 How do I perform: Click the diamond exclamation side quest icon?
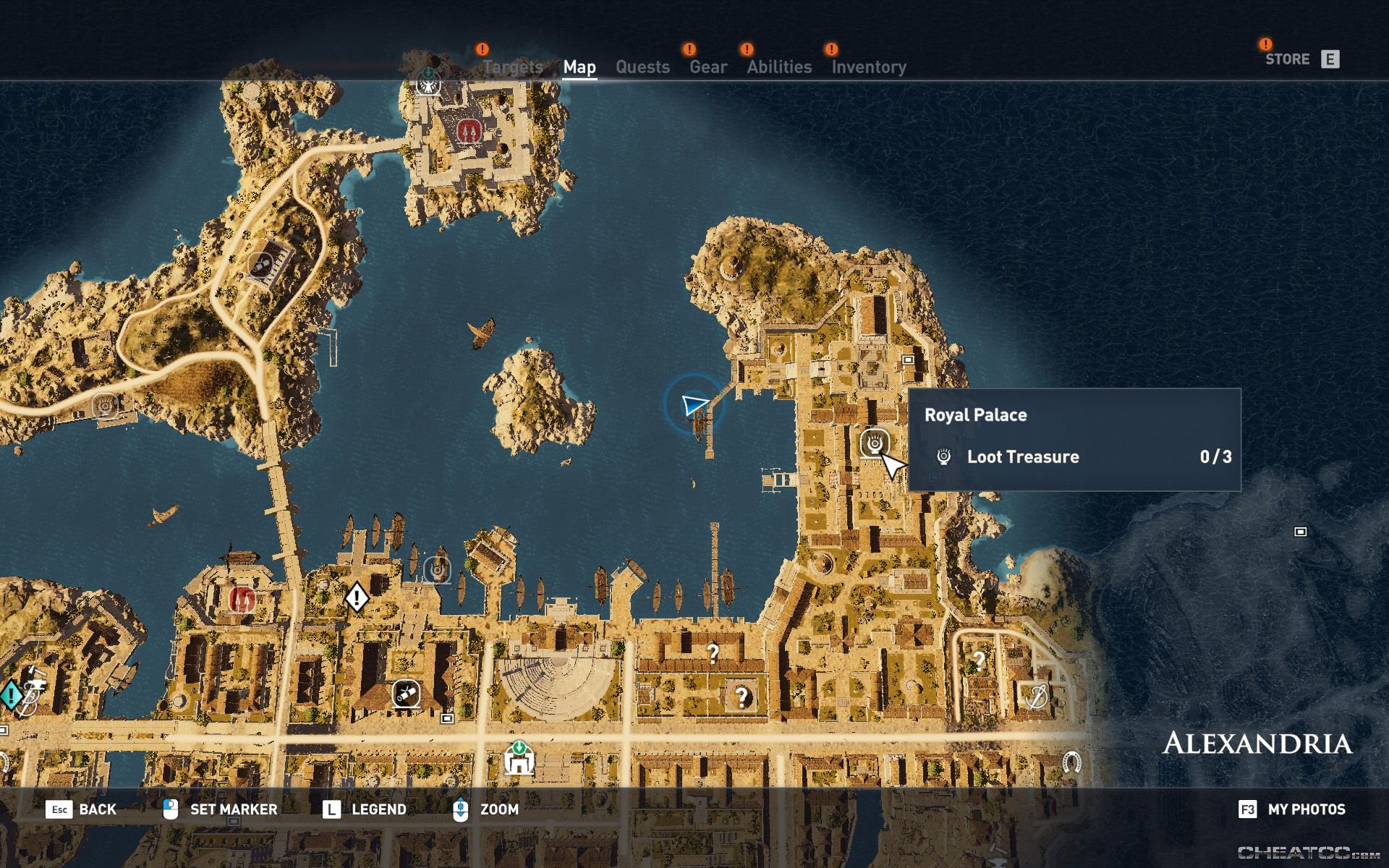pos(356,597)
